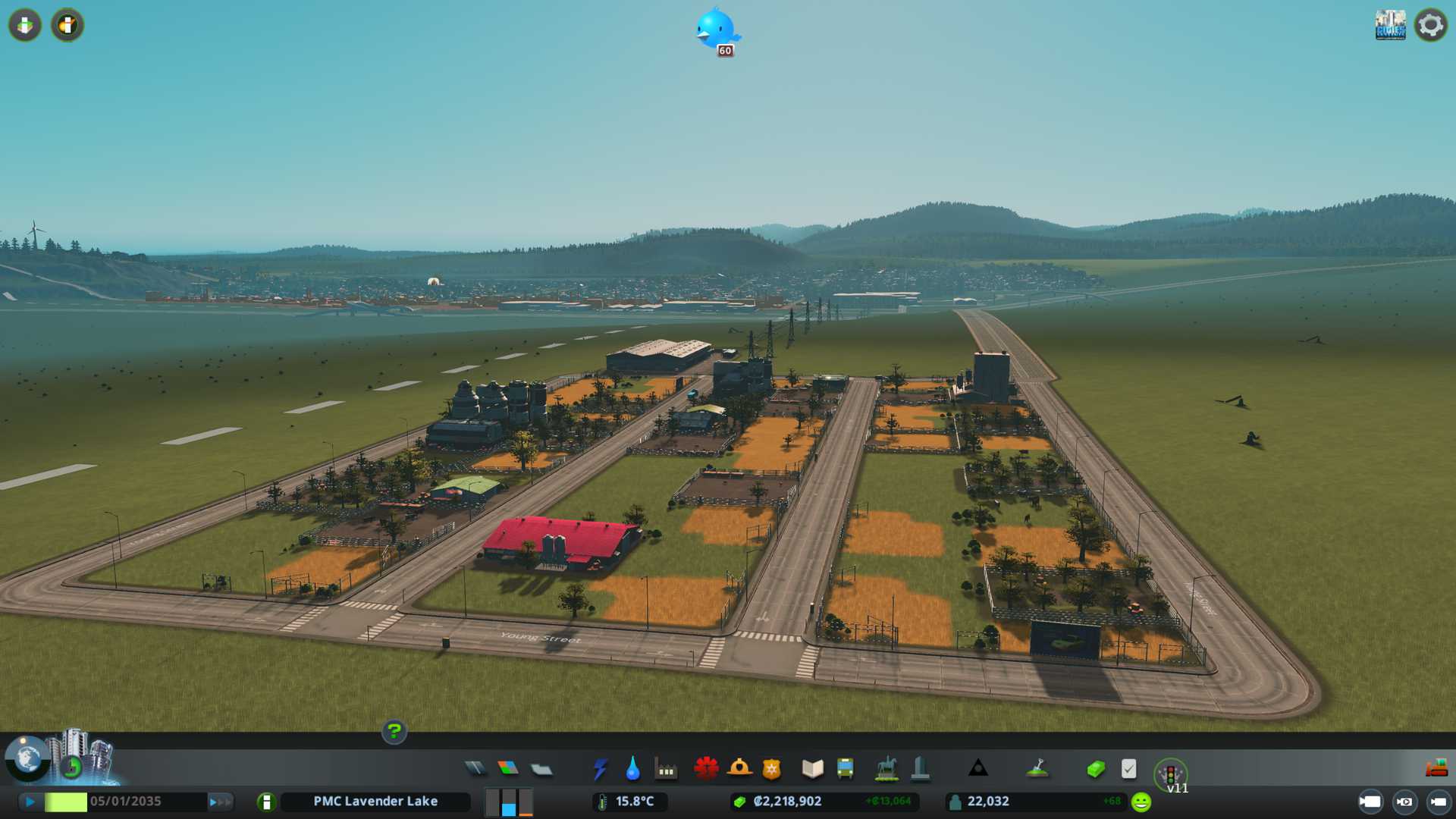Image resolution: width=1456 pixels, height=819 pixels.
Task: Open the blue Chirper bird feed
Action: pos(716,29)
